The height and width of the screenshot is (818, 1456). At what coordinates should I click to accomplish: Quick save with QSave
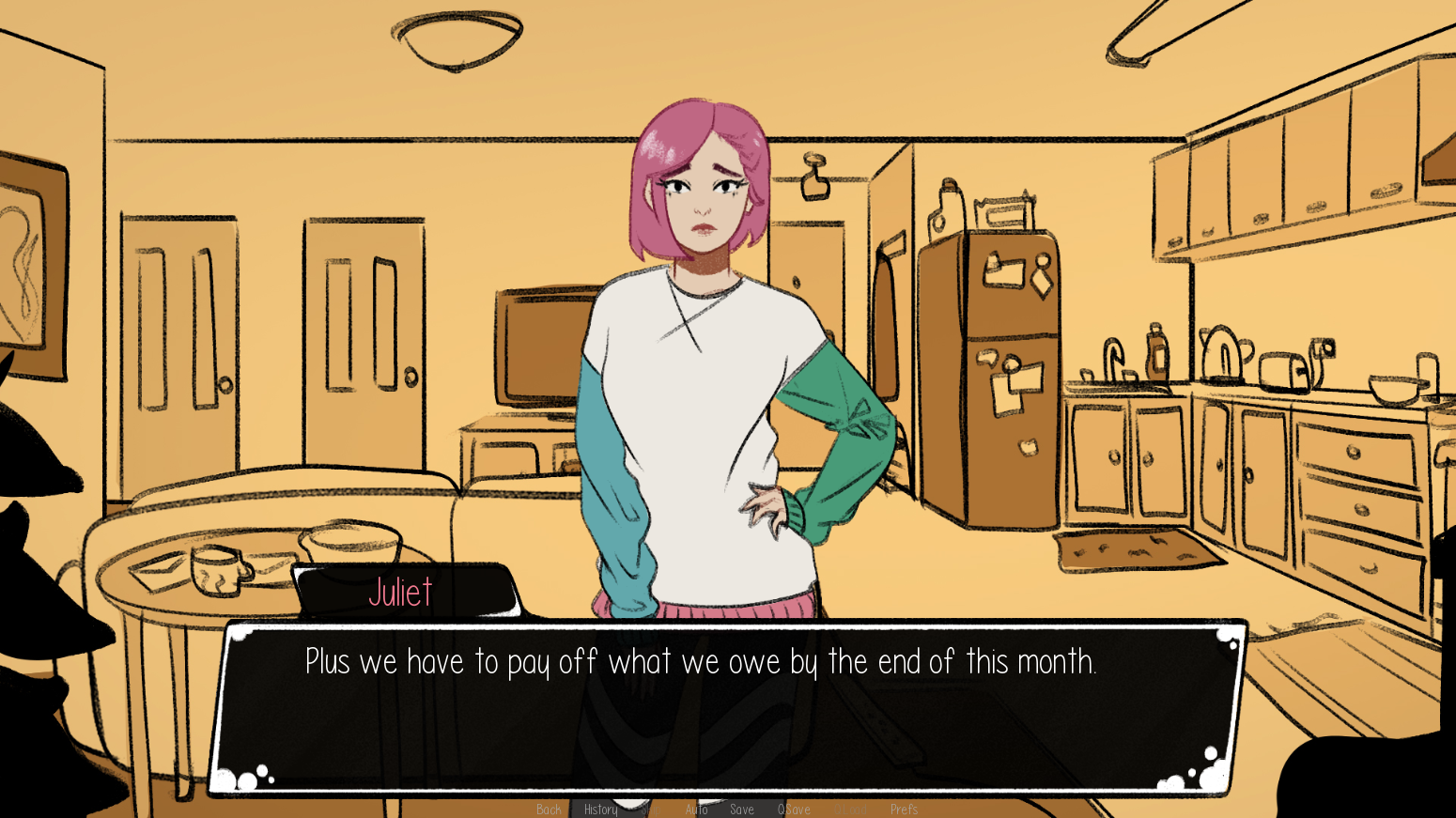[794, 810]
